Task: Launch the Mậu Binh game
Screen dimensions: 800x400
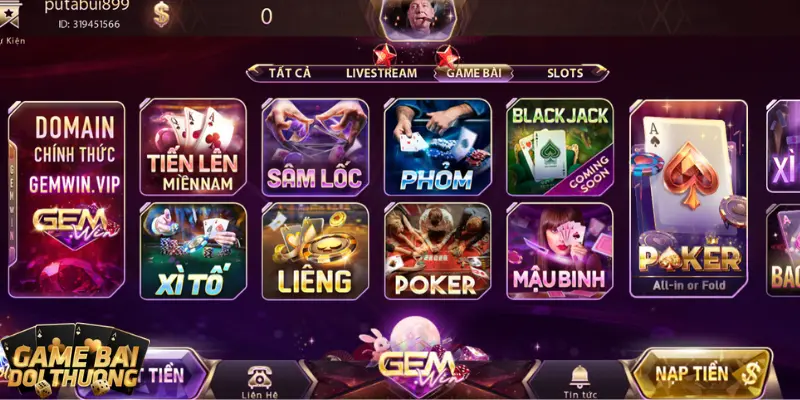Action: tap(559, 251)
